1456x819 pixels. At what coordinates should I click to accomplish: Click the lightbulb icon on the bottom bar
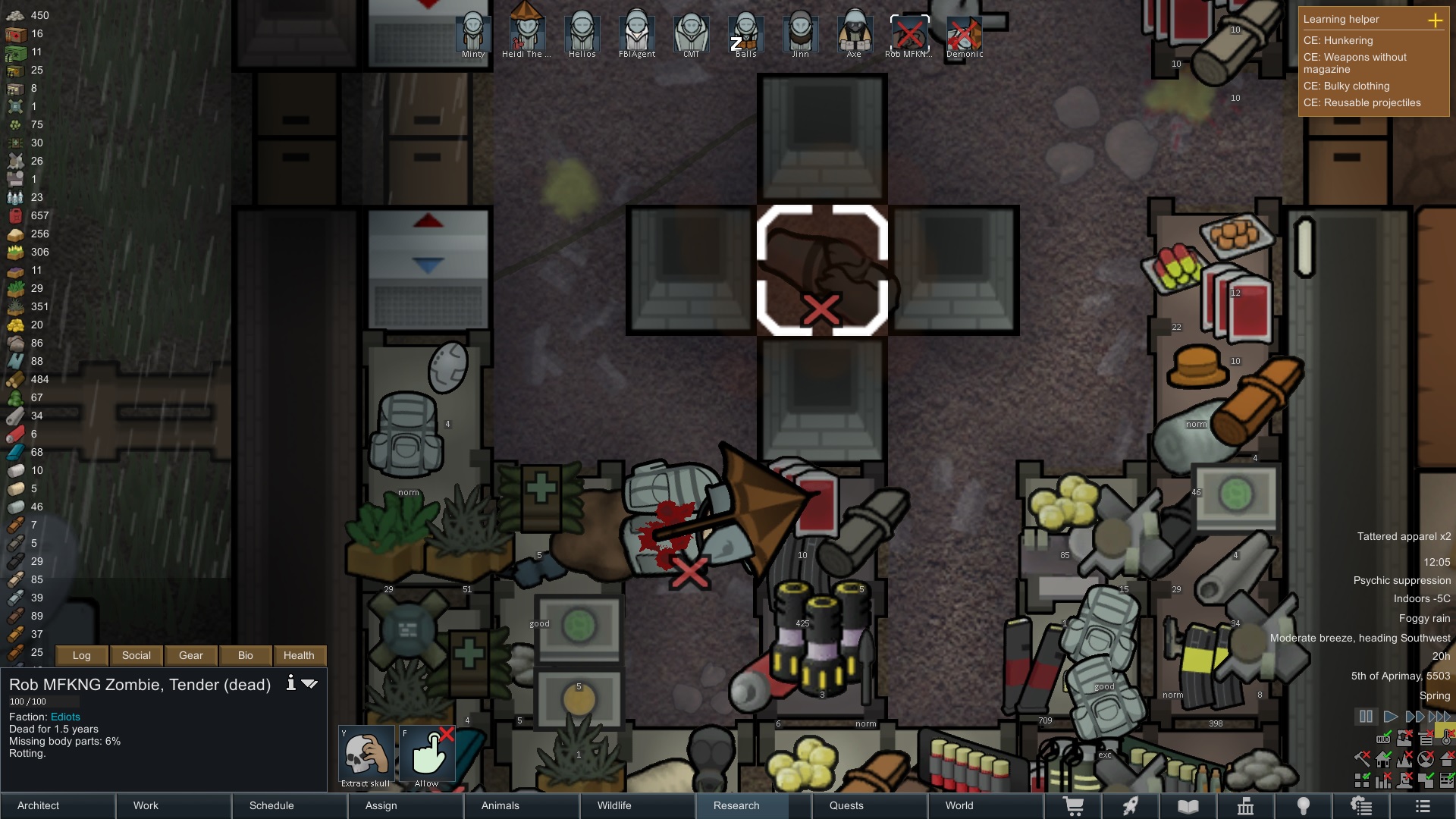coord(1304,806)
